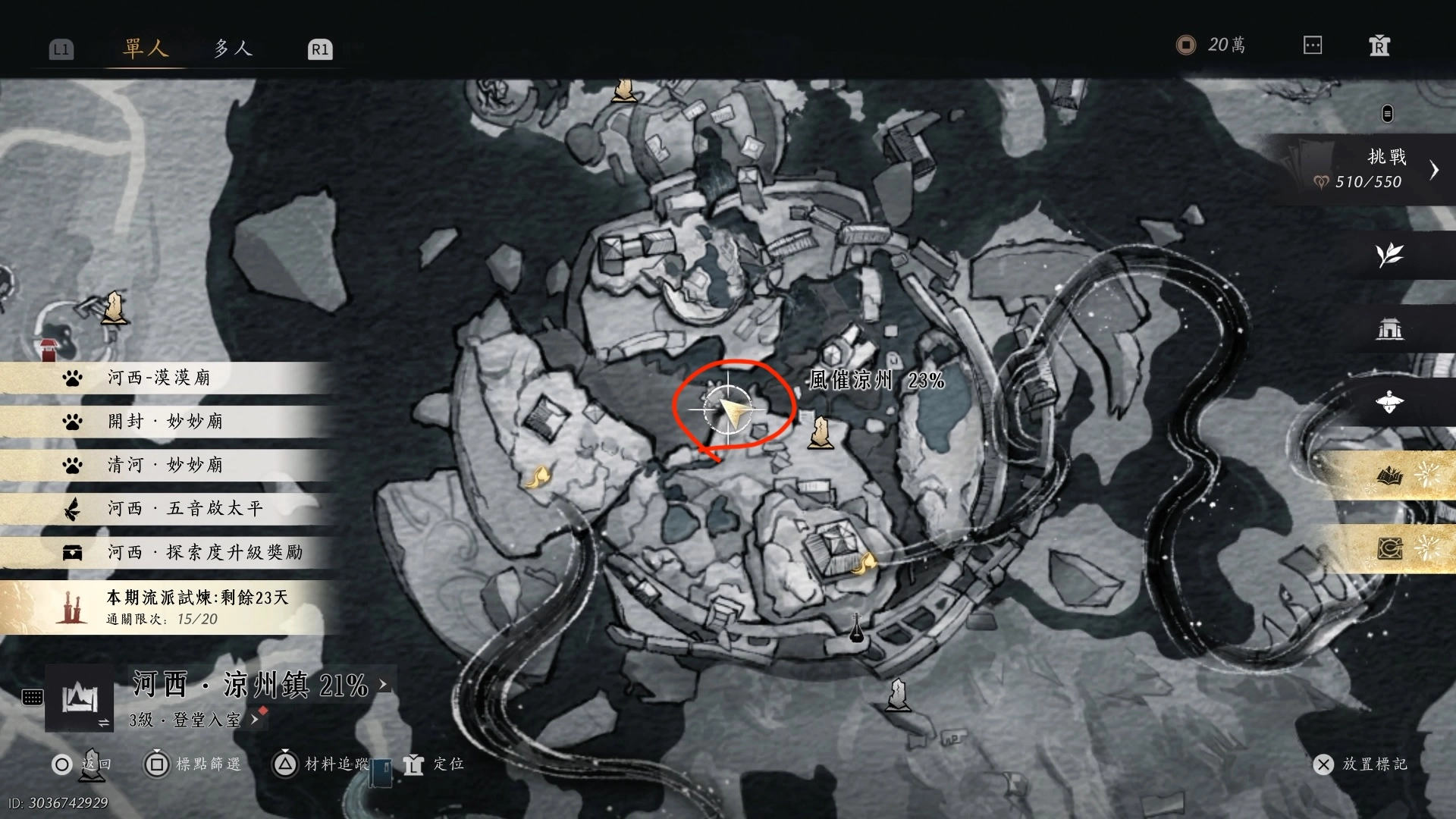Image resolution: width=1456 pixels, height=819 pixels.
Task: Open the three-dots menu icon at top
Action: point(1313,45)
